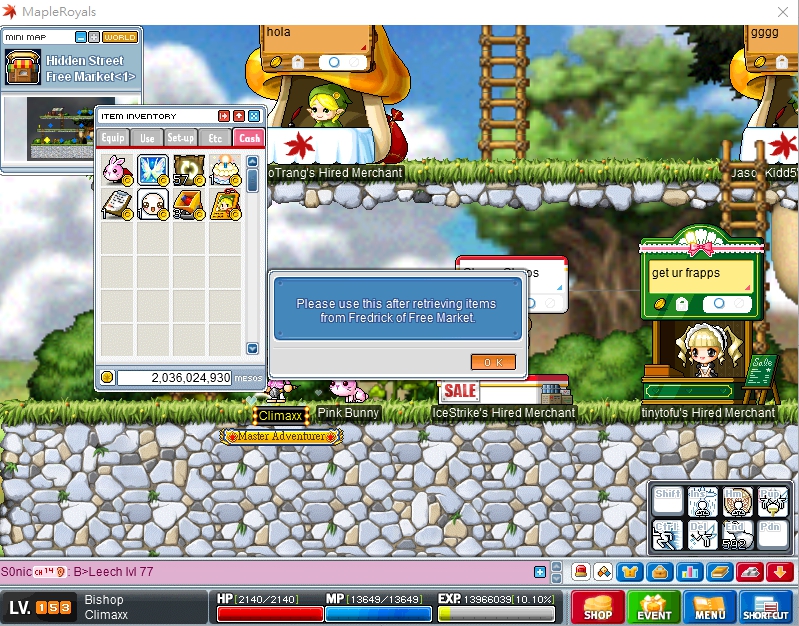Open the Use inventory tab
Image resolution: width=799 pixels, height=626 pixels.
[x=147, y=138]
